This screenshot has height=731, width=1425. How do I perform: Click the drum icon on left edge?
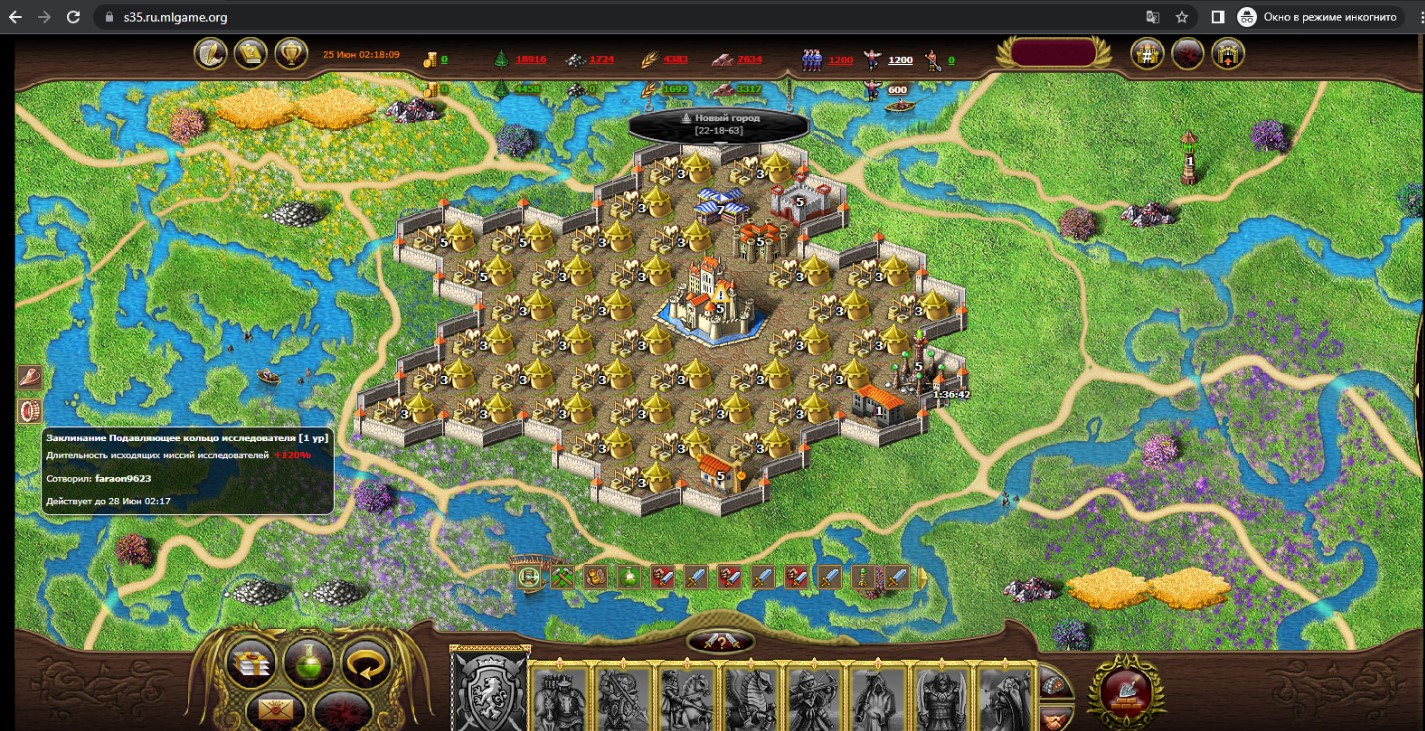tap(30, 411)
